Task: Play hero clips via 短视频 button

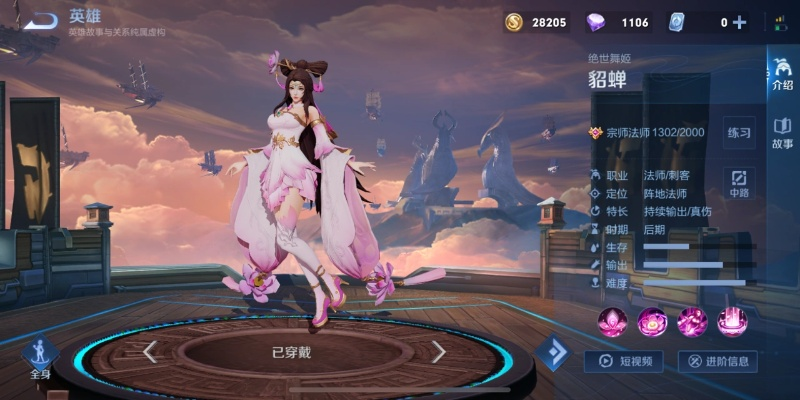Action: [x=626, y=361]
